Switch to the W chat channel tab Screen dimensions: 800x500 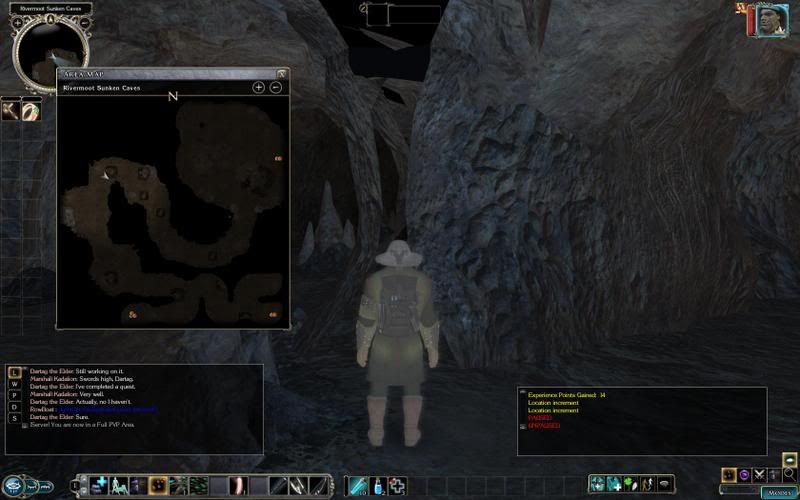tap(15, 384)
